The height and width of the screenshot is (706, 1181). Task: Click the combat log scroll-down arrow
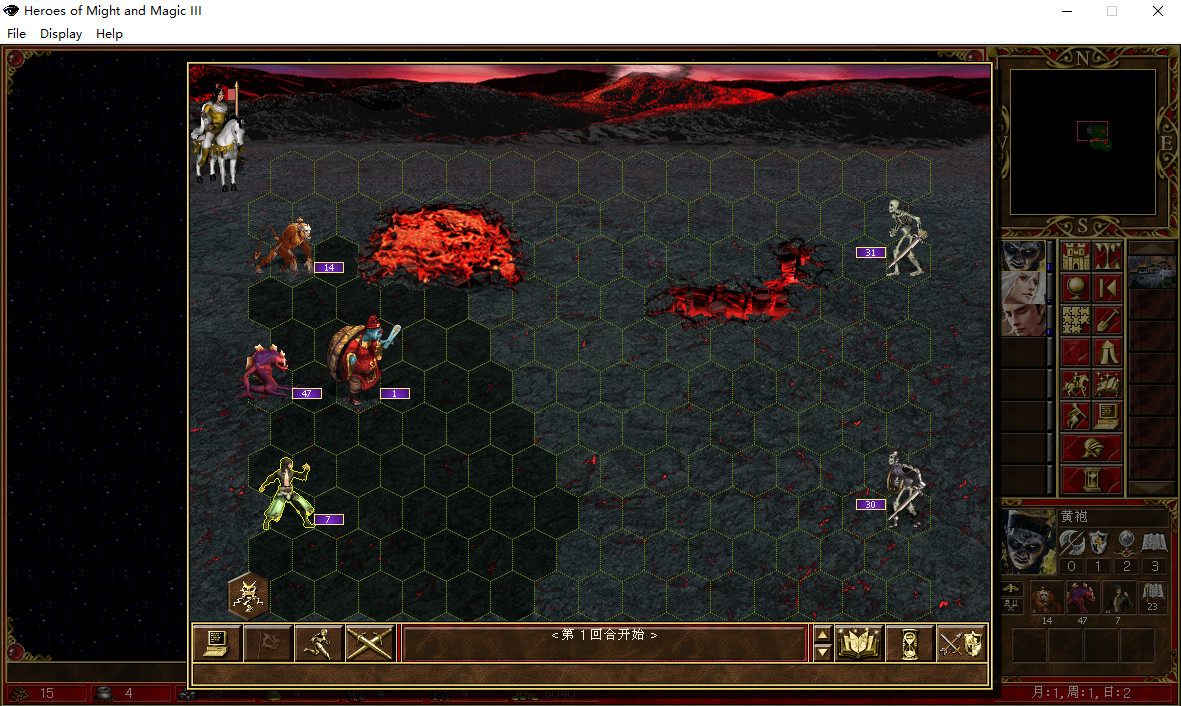[822, 652]
